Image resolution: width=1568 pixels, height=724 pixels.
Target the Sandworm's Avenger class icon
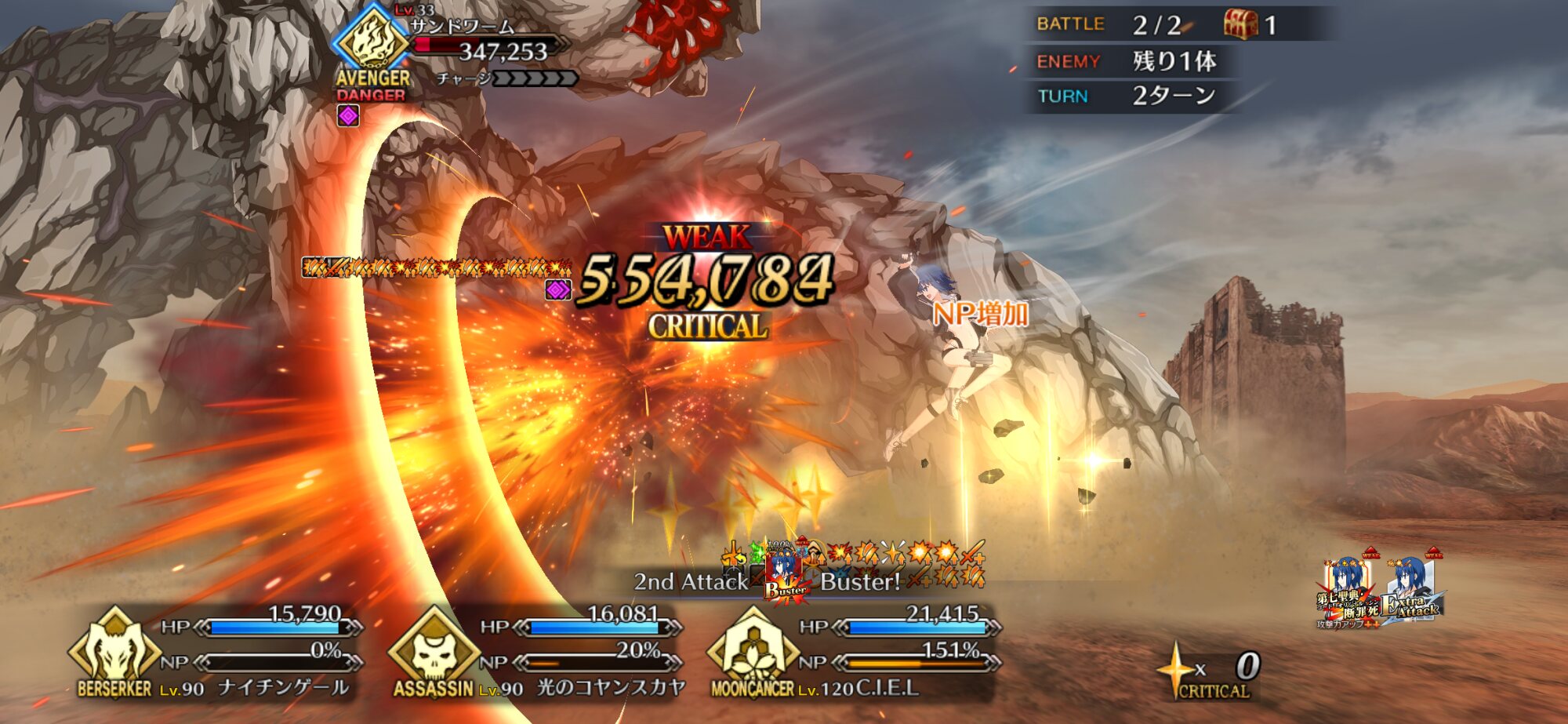372,39
